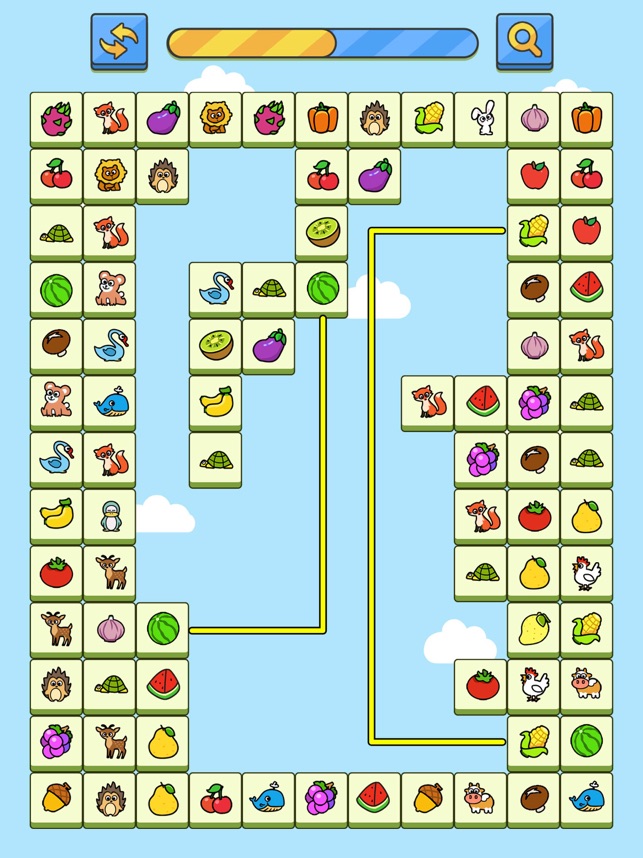The image size is (643, 858).
Task: Select the penguin tile
Action: (x=109, y=516)
